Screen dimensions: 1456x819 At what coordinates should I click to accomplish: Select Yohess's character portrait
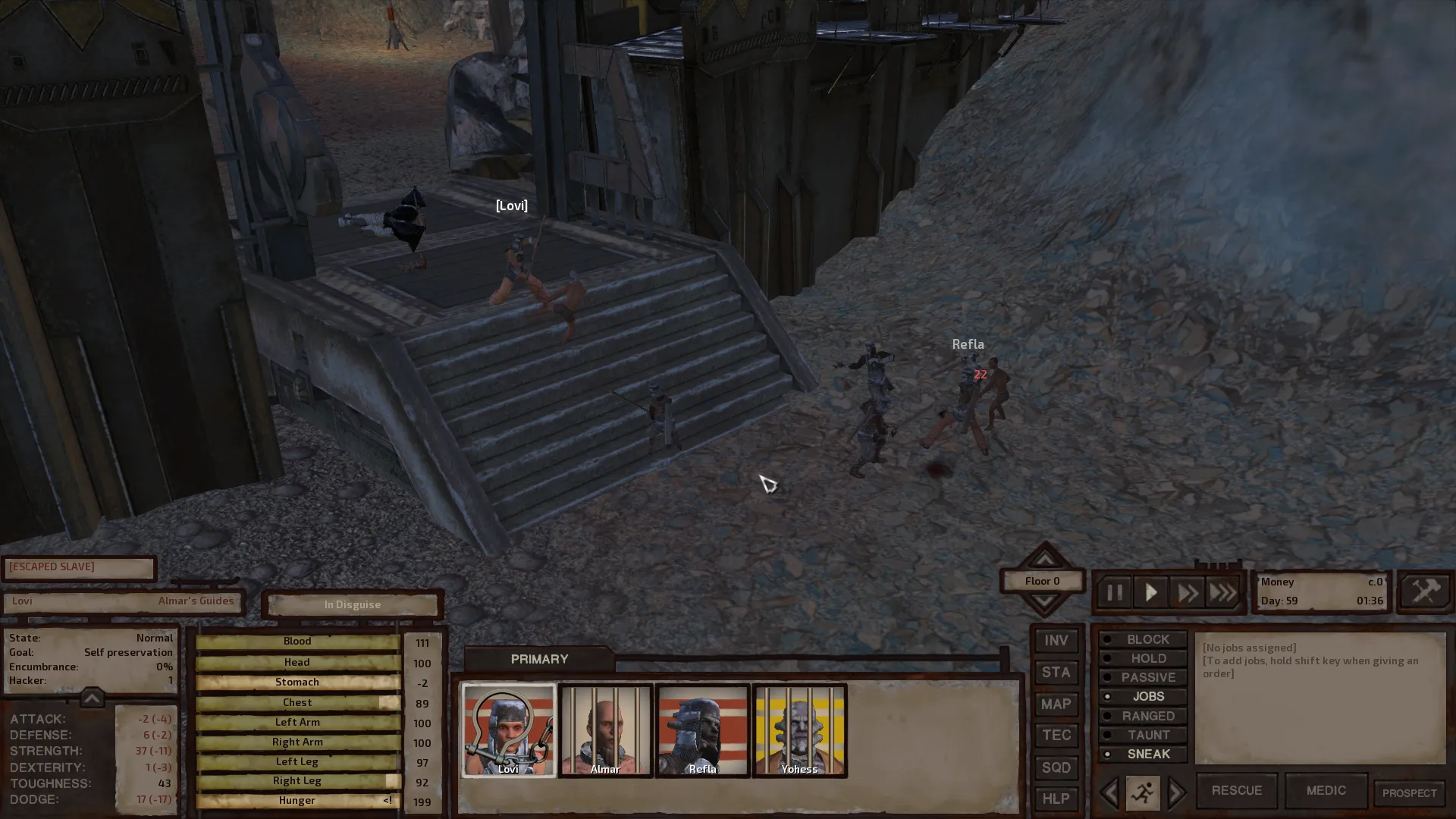(799, 730)
